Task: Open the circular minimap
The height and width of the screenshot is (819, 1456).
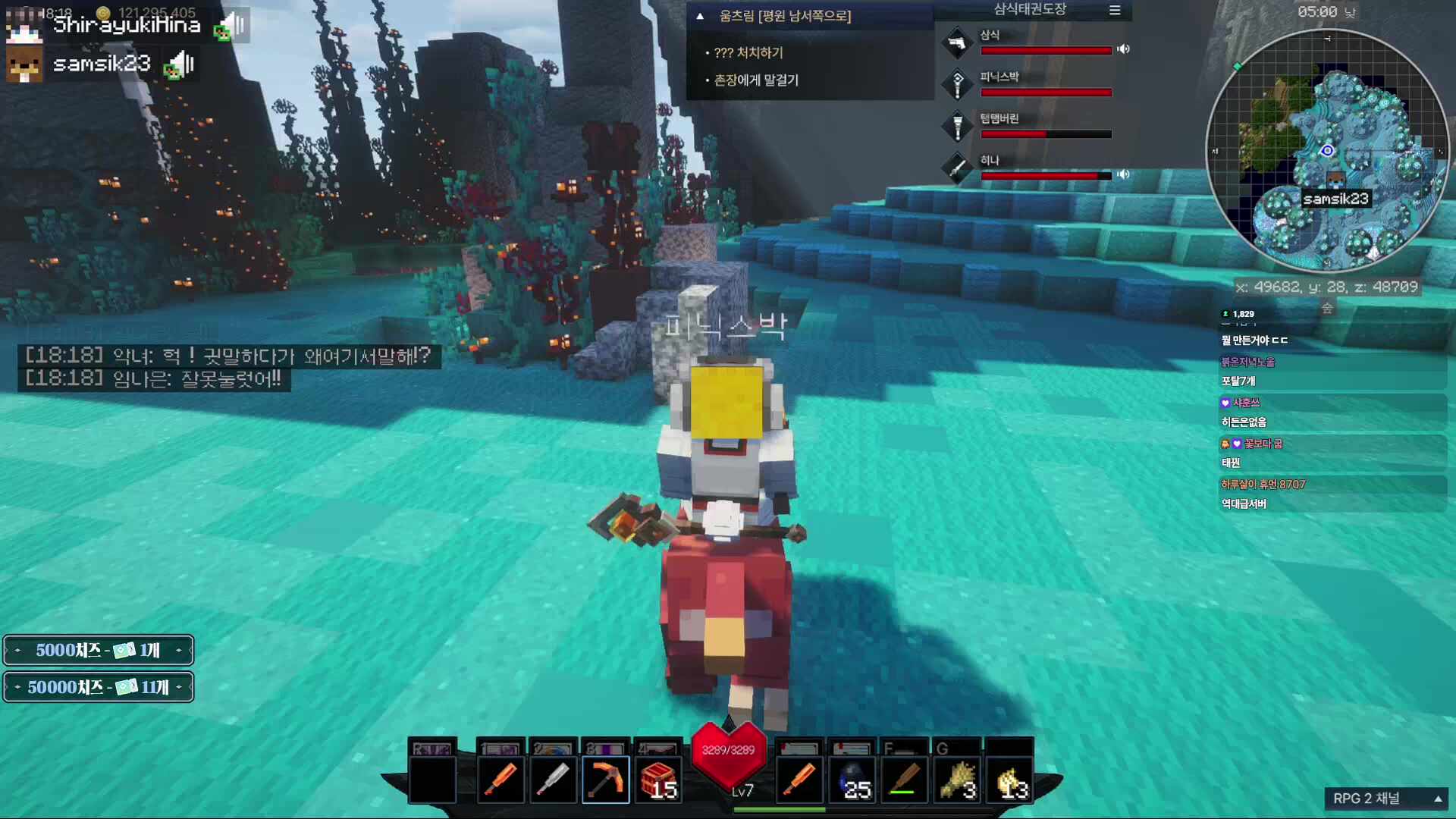Action: [x=1327, y=150]
